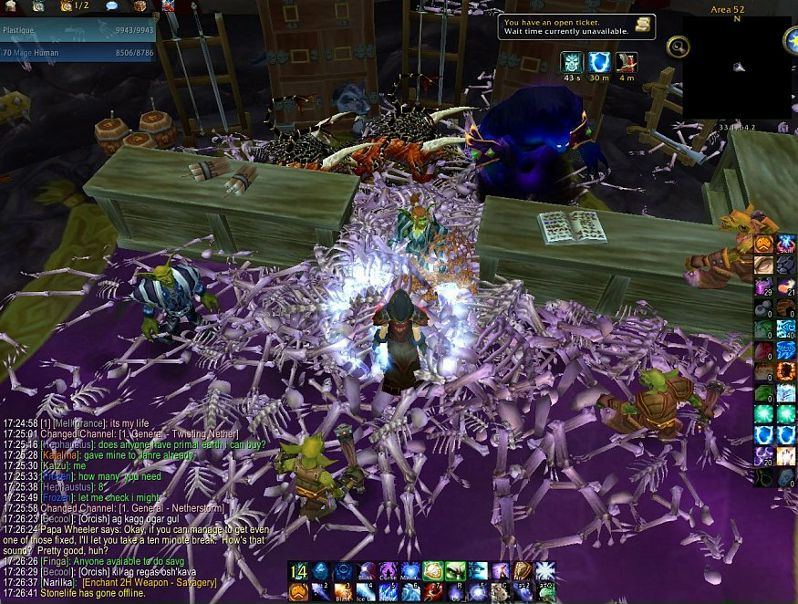
Task: Click the minimap tracking magnifier button
Action: (678, 45)
